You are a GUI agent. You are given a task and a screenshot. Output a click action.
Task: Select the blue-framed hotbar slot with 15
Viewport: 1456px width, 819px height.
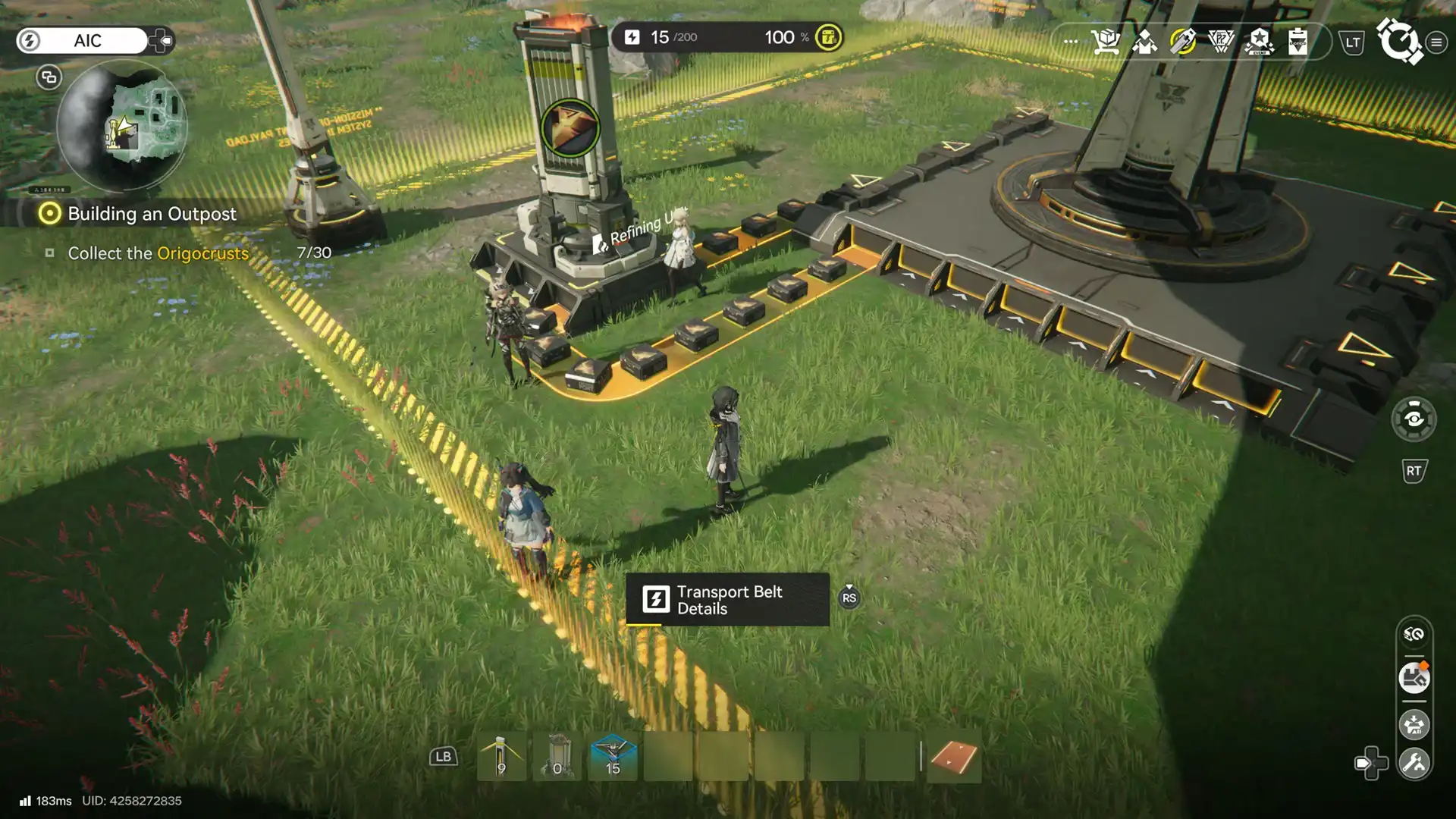(x=613, y=757)
